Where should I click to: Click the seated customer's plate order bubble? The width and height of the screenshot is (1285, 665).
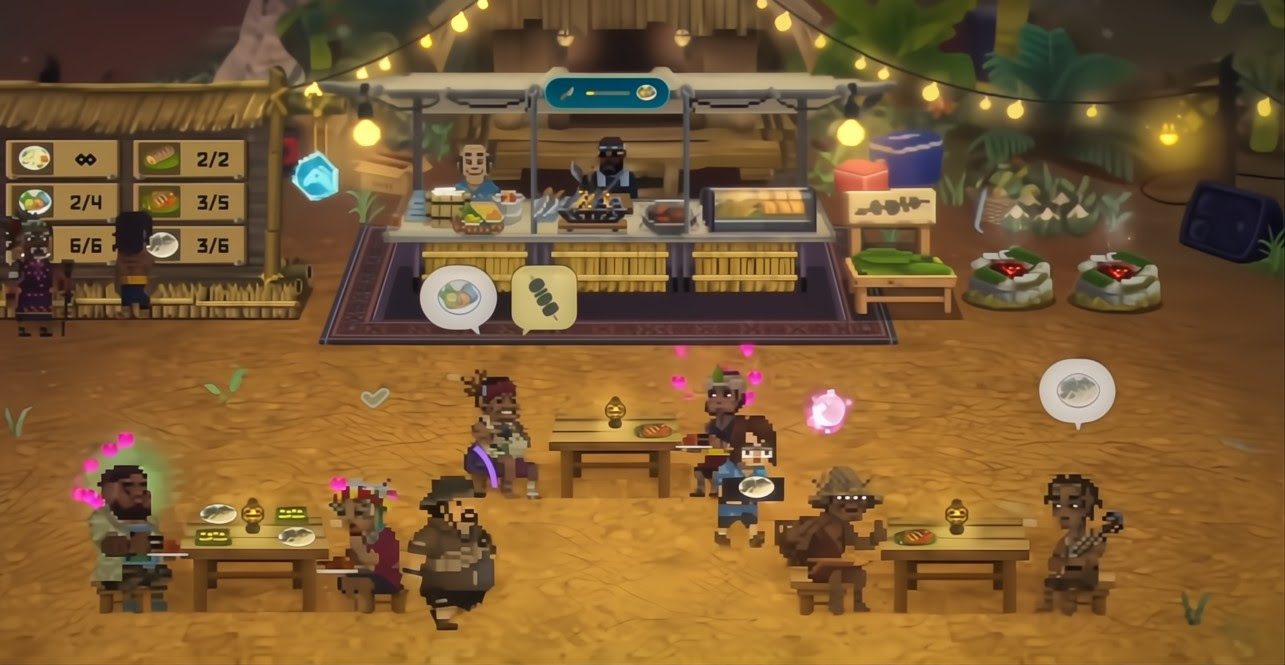(1076, 390)
